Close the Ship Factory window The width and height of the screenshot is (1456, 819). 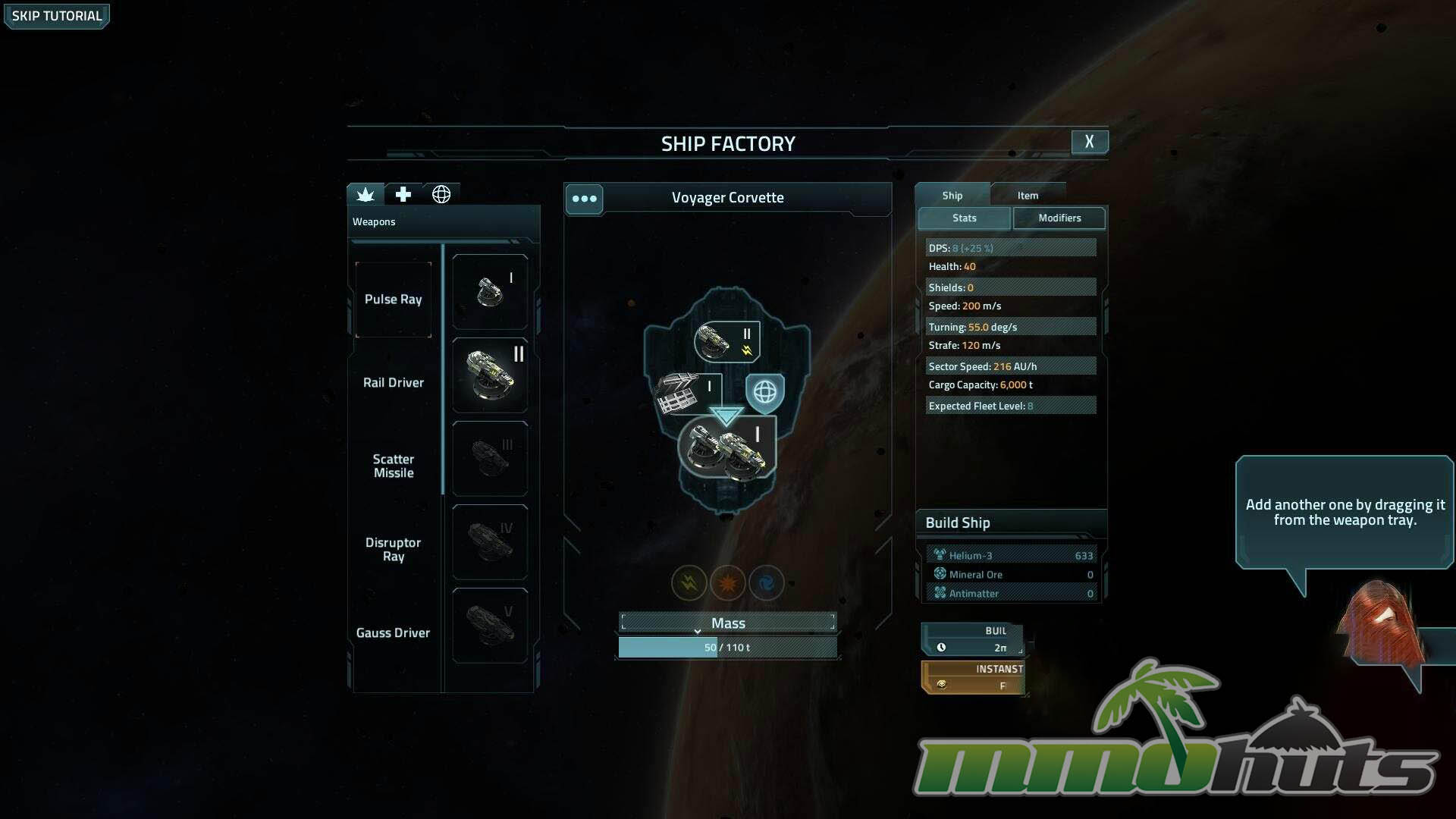click(x=1089, y=142)
